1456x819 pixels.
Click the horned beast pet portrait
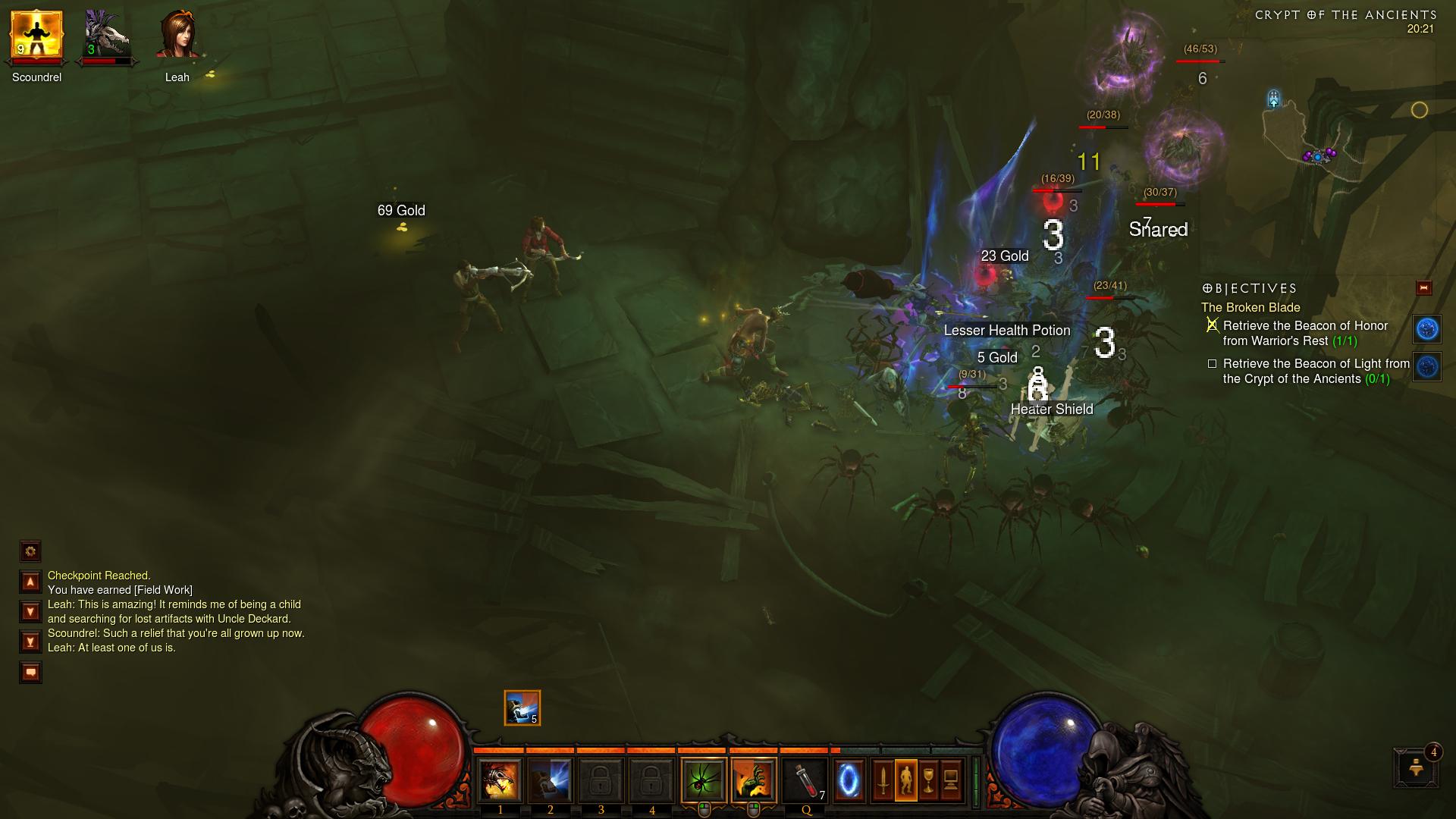click(107, 36)
